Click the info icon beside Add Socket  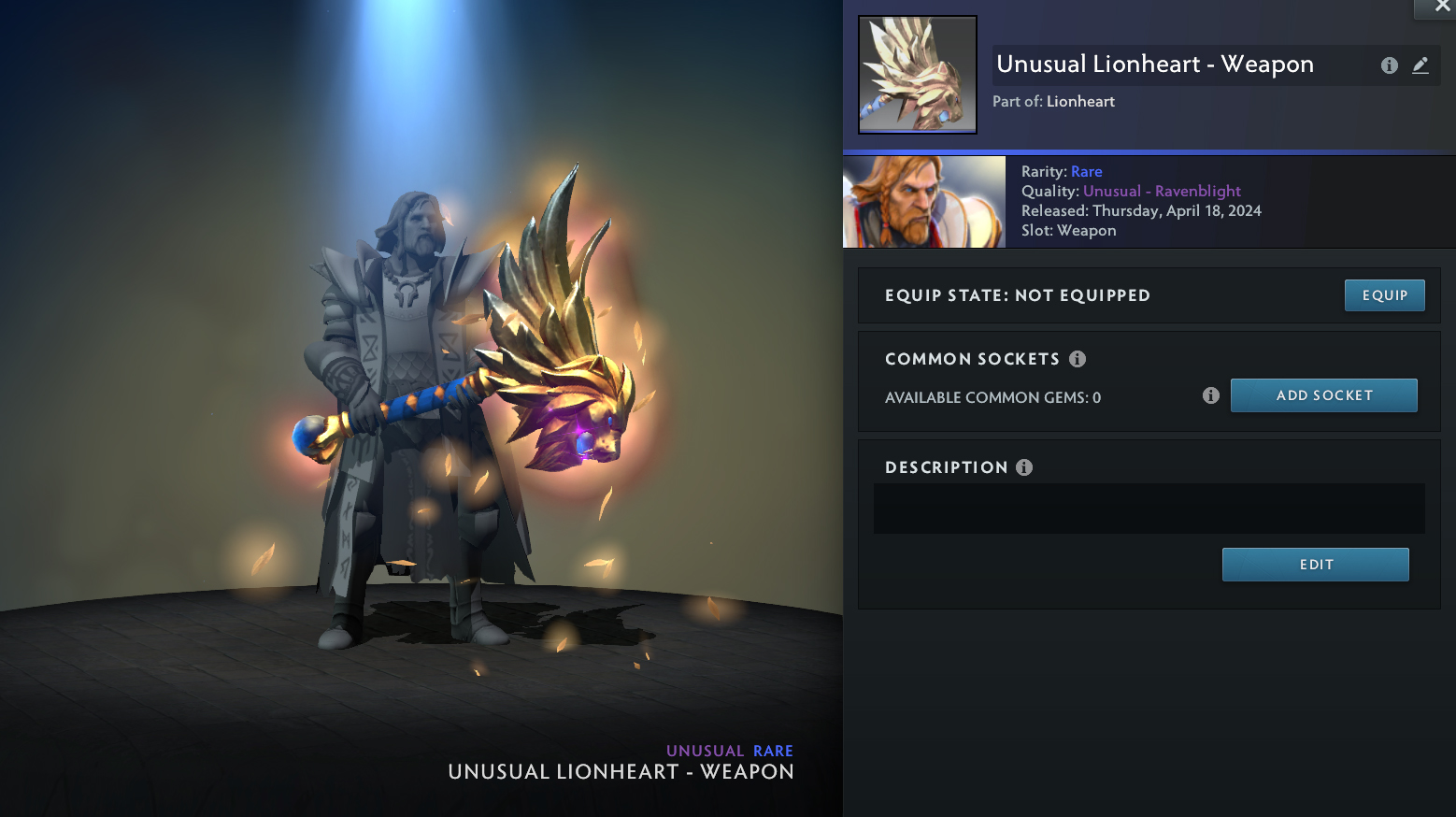click(x=1211, y=395)
